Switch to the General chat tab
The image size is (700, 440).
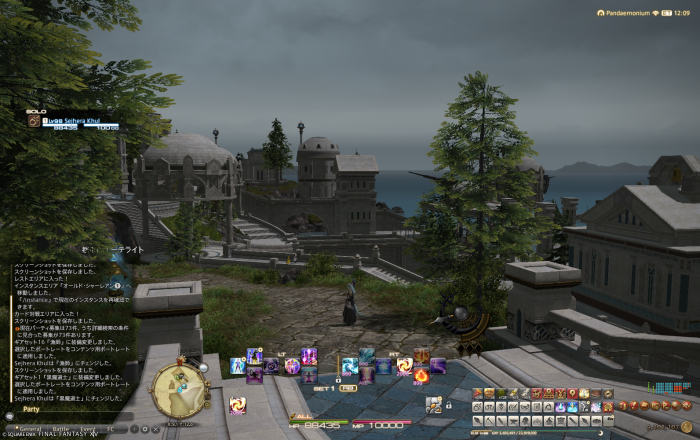(30, 428)
